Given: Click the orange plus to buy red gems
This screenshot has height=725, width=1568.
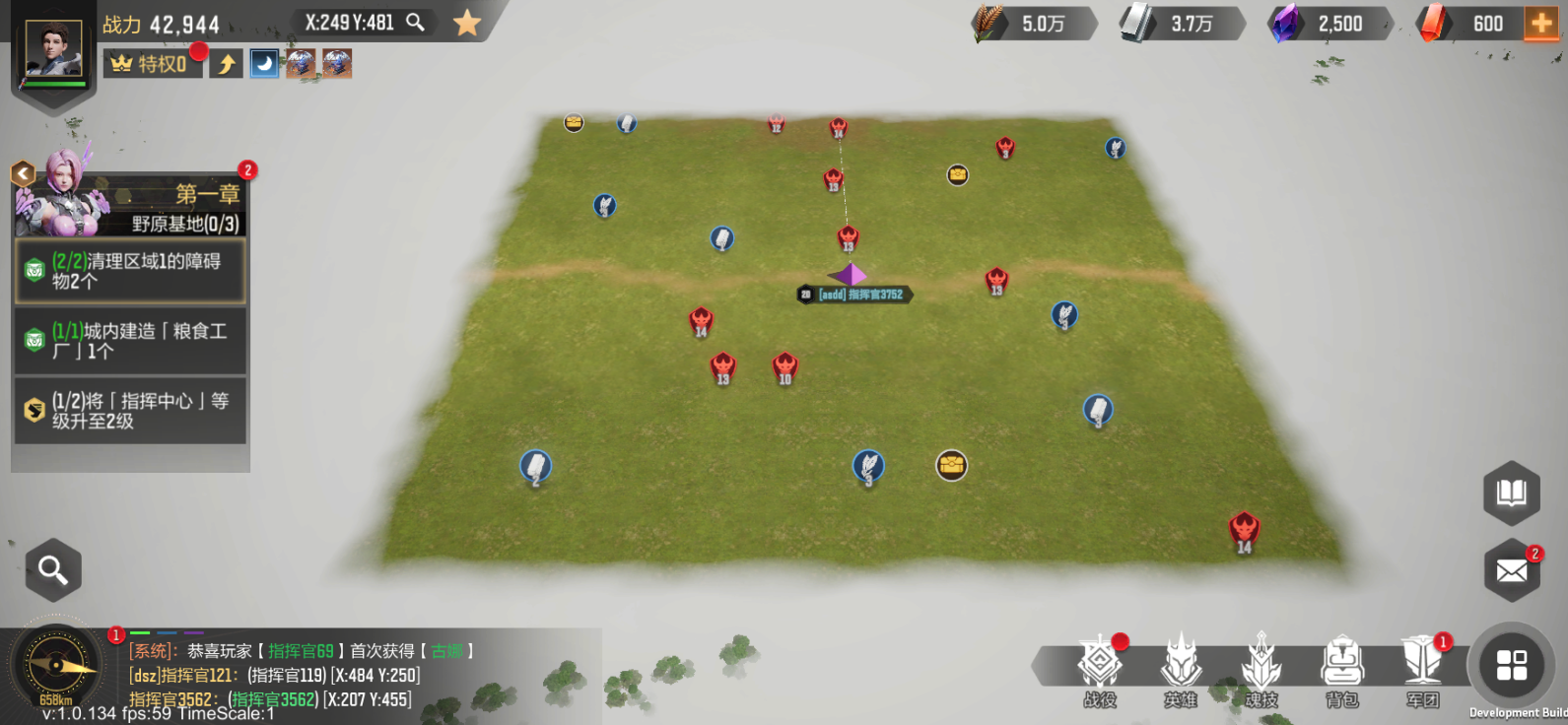Looking at the screenshot, I should pos(1541,24).
